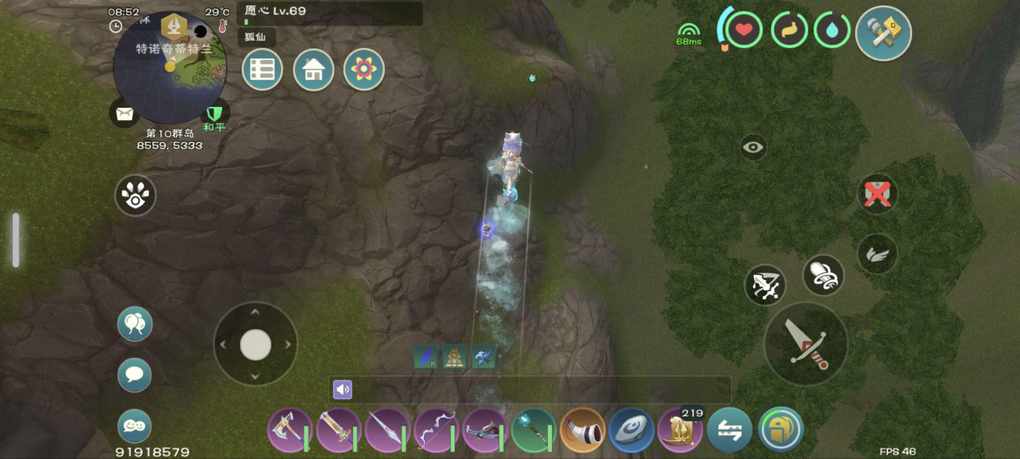Tap the house home button
This screenshot has width=1020, height=459.
(x=313, y=70)
